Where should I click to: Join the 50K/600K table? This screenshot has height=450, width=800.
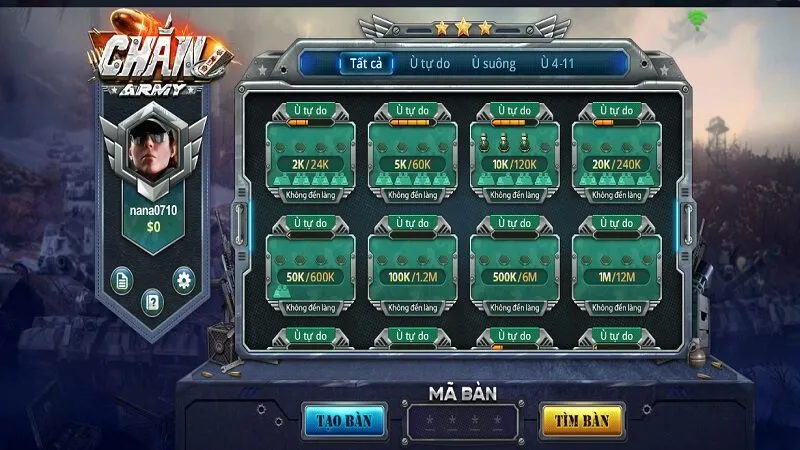pyautogui.click(x=310, y=267)
